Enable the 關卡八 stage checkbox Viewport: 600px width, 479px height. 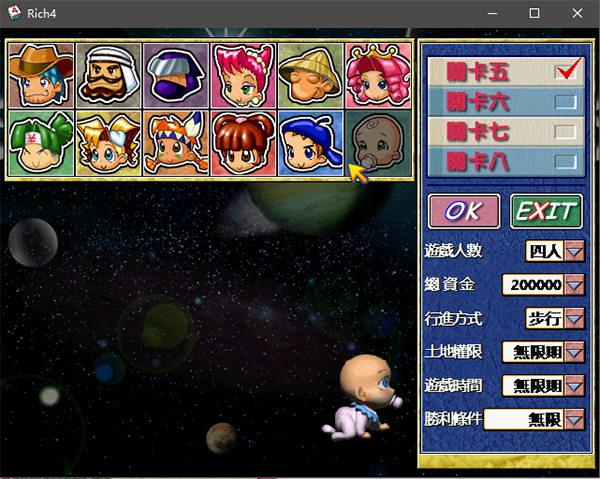(565, 161)
